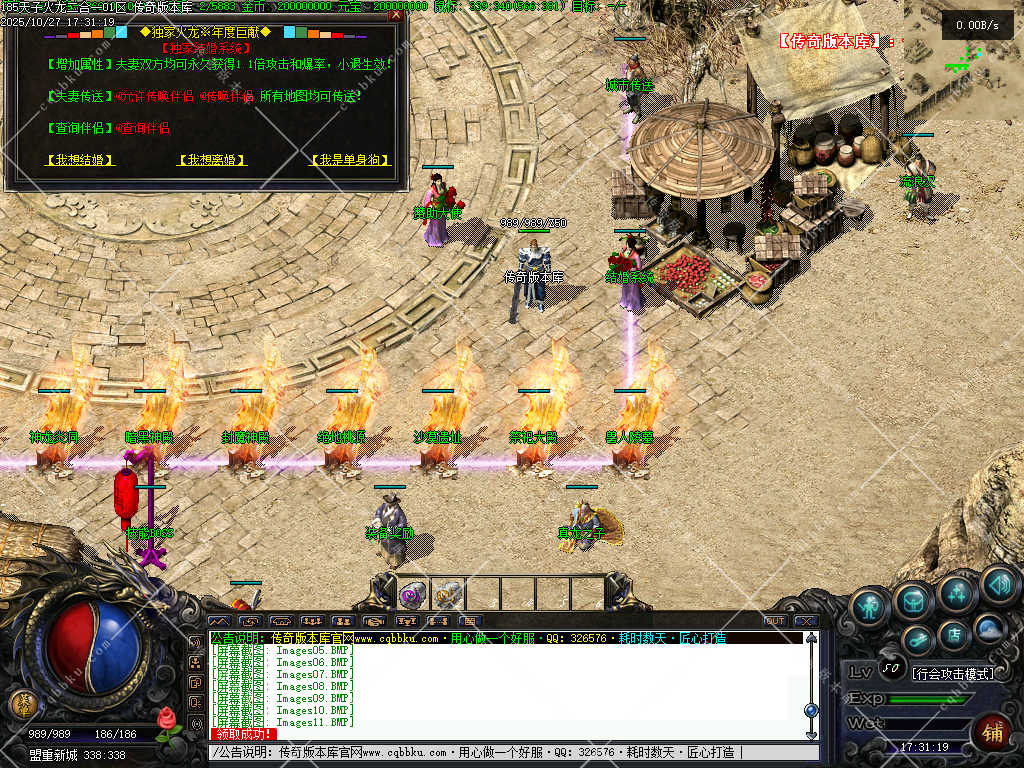This screenshot has height=768, width=1024.
Task: Select the 我想离婚 divorce option
Action: click(211, 160)
